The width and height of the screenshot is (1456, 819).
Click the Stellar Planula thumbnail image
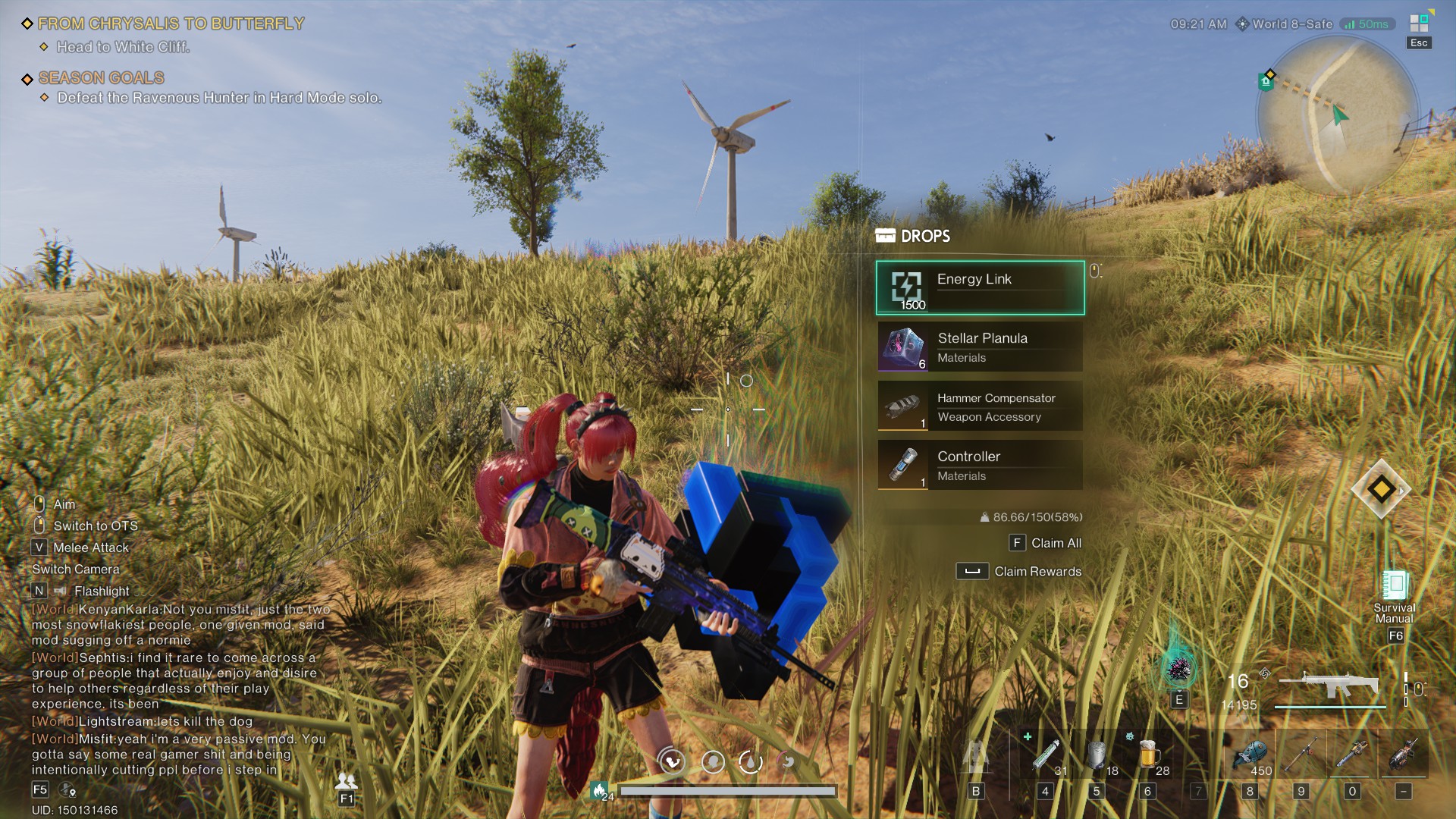pyautogui.click(x=902, y=347)
